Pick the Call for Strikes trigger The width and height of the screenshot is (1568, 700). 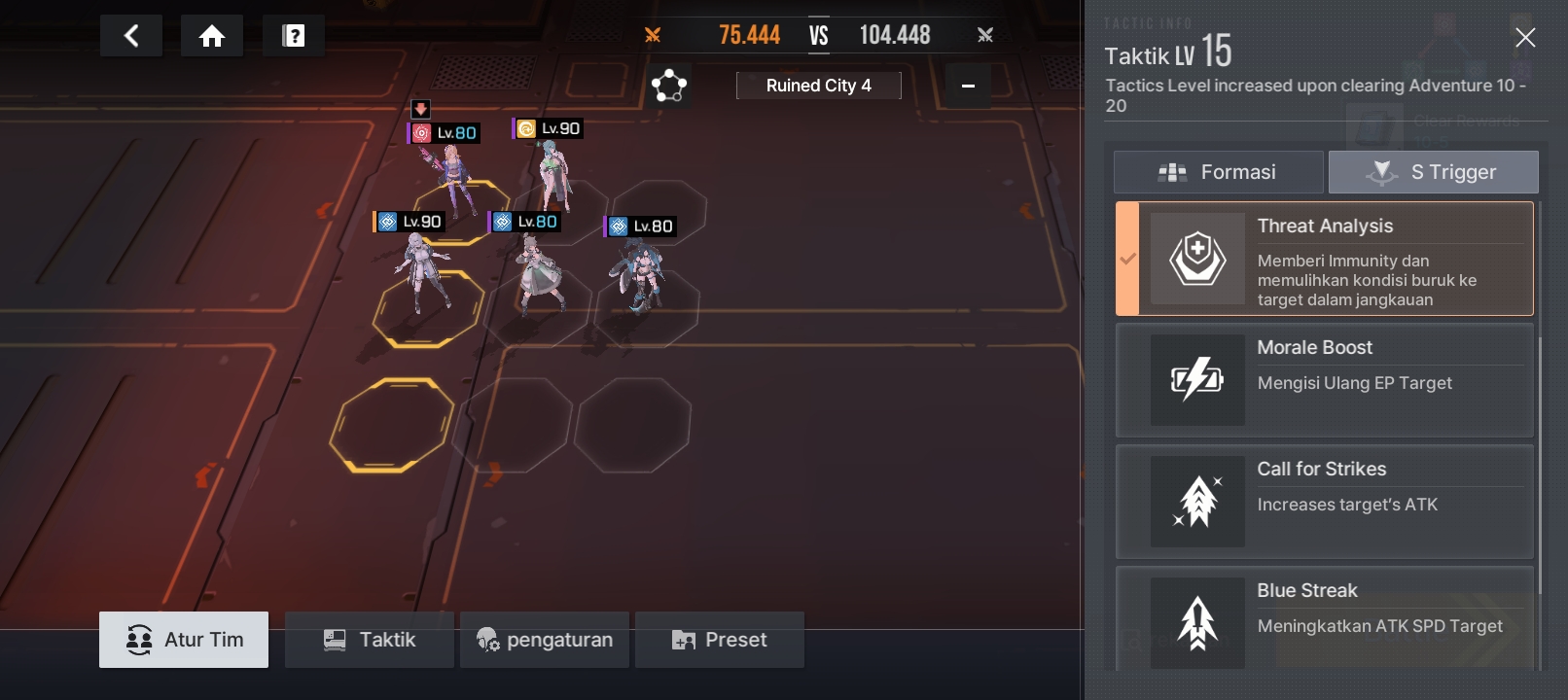[x=1325, y=502]
